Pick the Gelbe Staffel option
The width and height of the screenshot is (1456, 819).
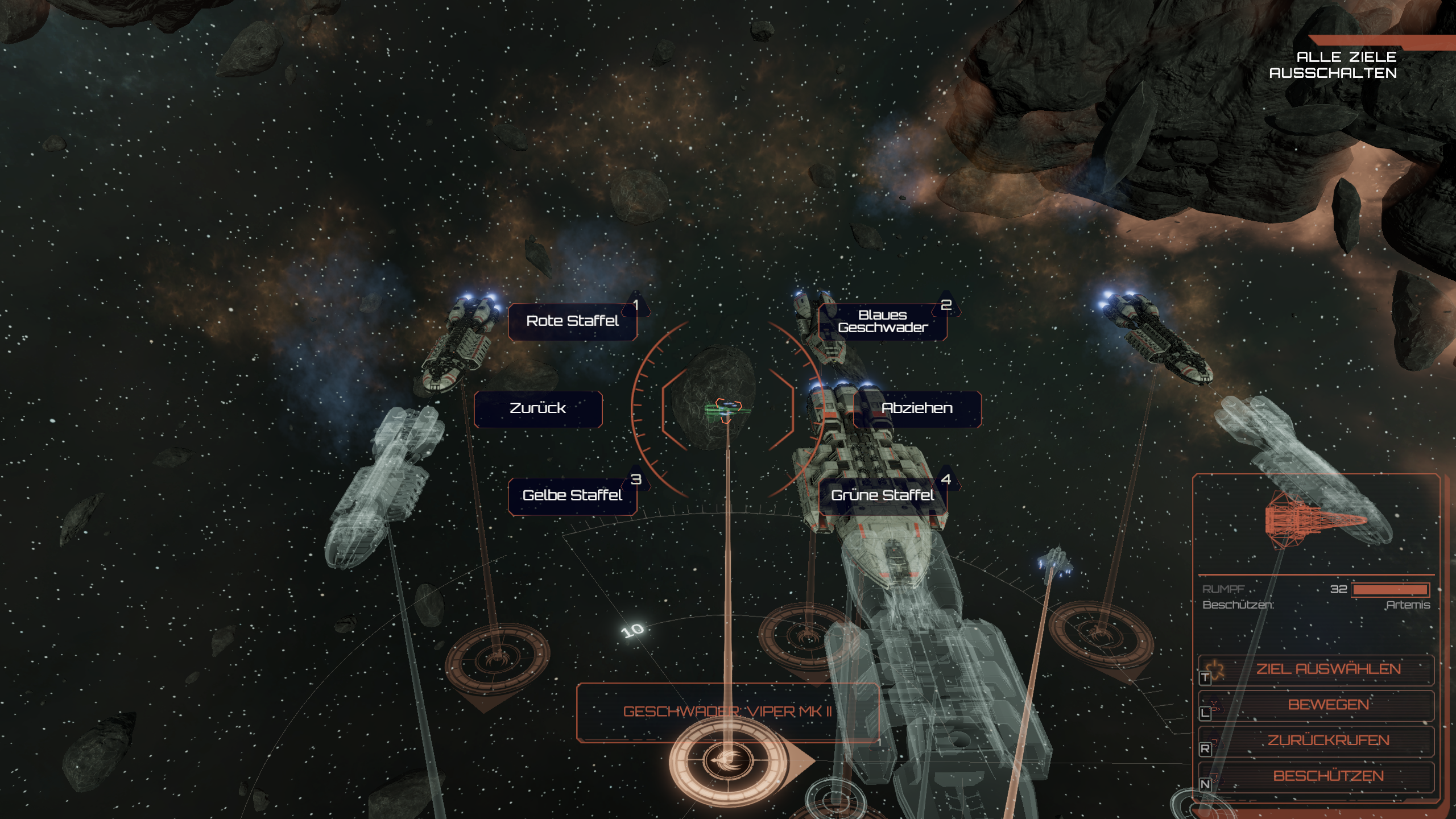[x=572, y=495]
